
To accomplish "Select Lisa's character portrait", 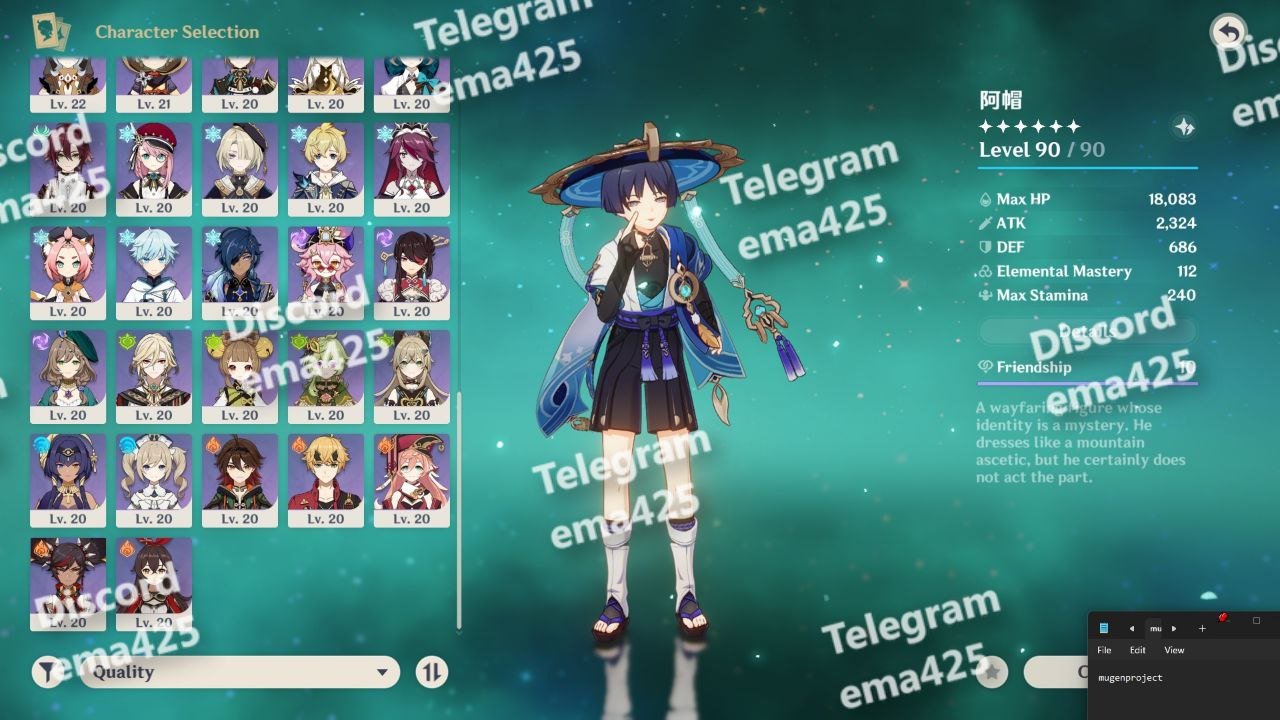I will pos(68,370).
